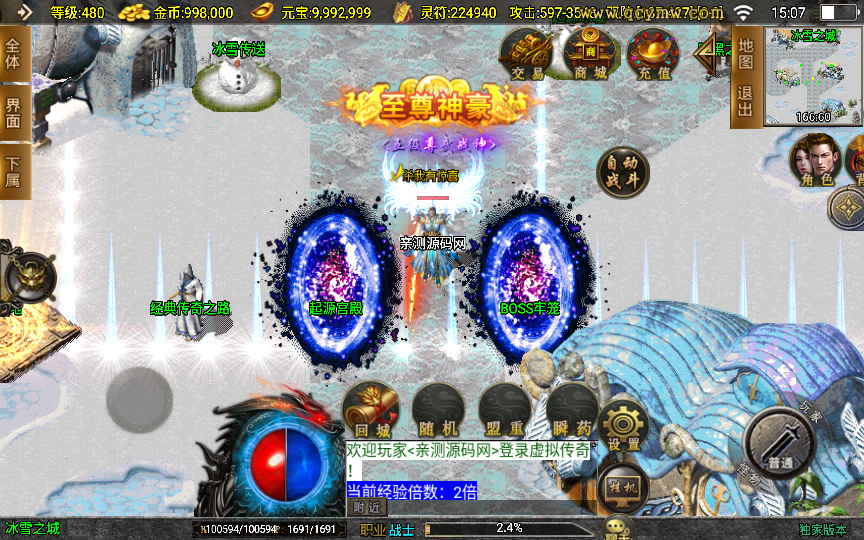Activate the 挂机 idle mode button
The image size is (864, 540).
coord(623,486)
